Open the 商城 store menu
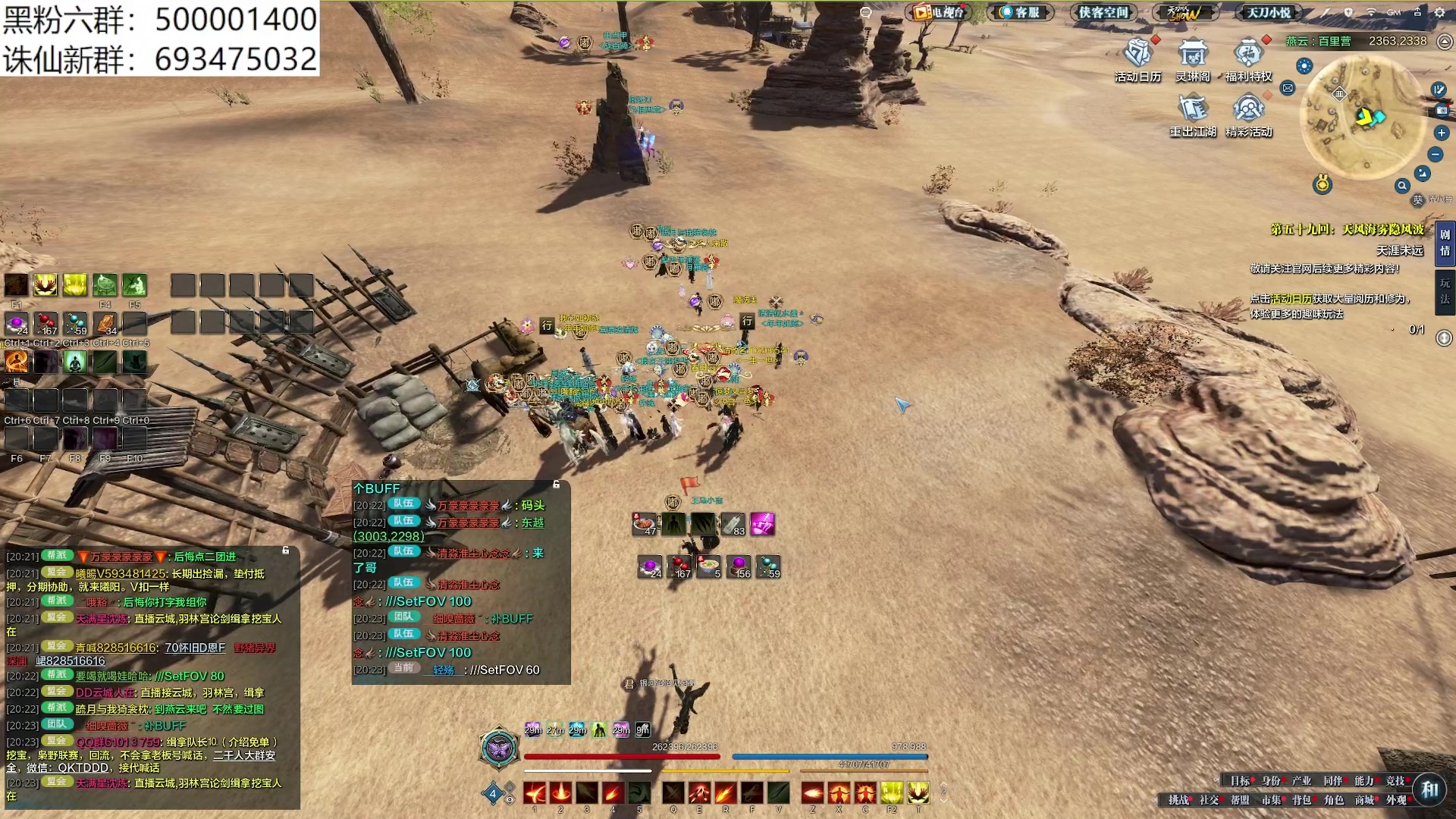The image size is (1456, 819). (x=1364, y=800)
